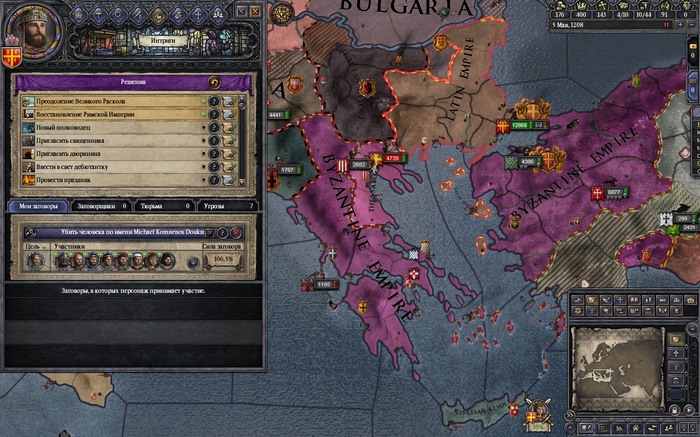
Task: Cancel the Michael Komnenos Doukas murder plot
Action: click(x=236, y=232)
